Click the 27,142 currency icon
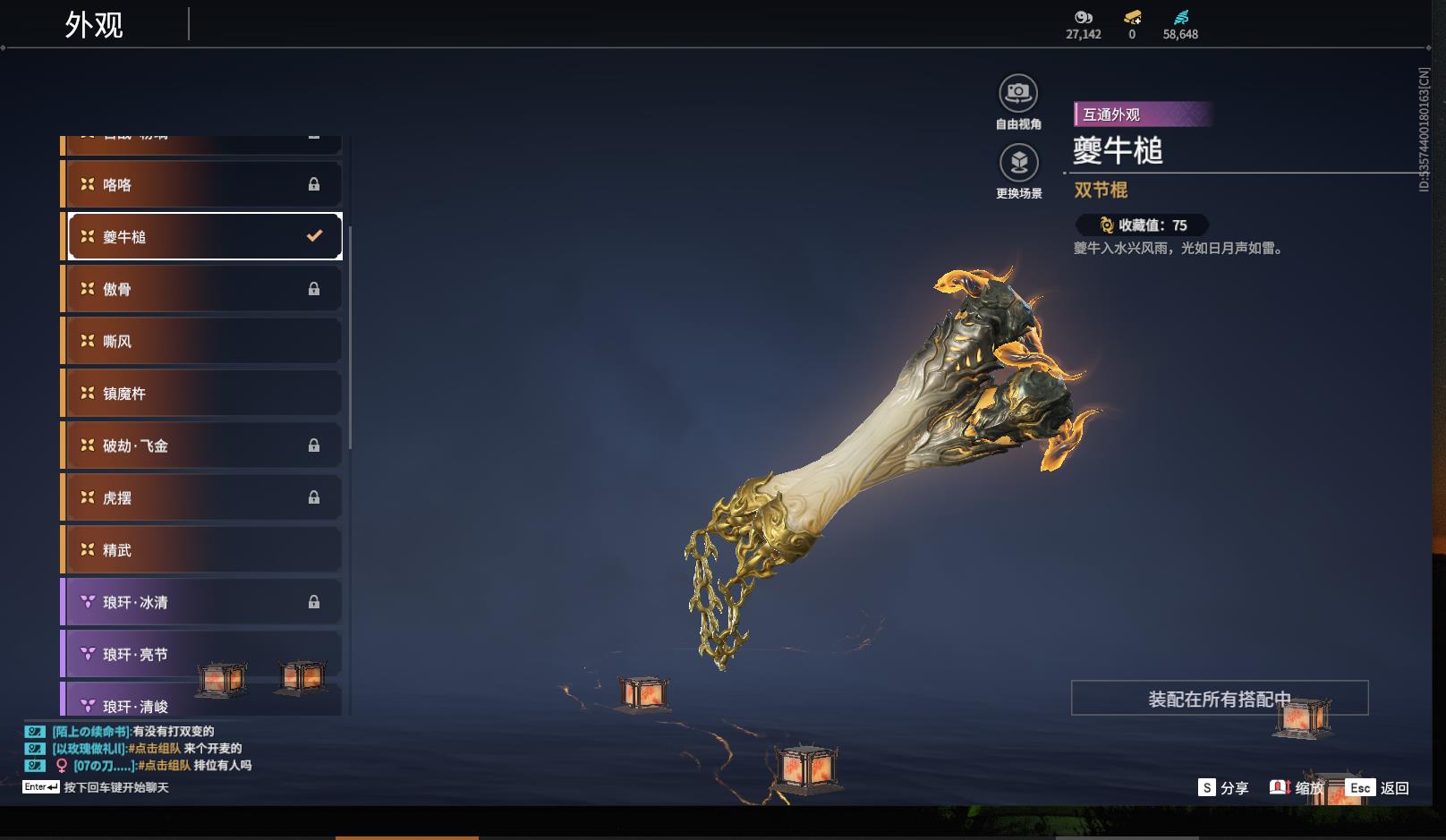 [1083, 17]
